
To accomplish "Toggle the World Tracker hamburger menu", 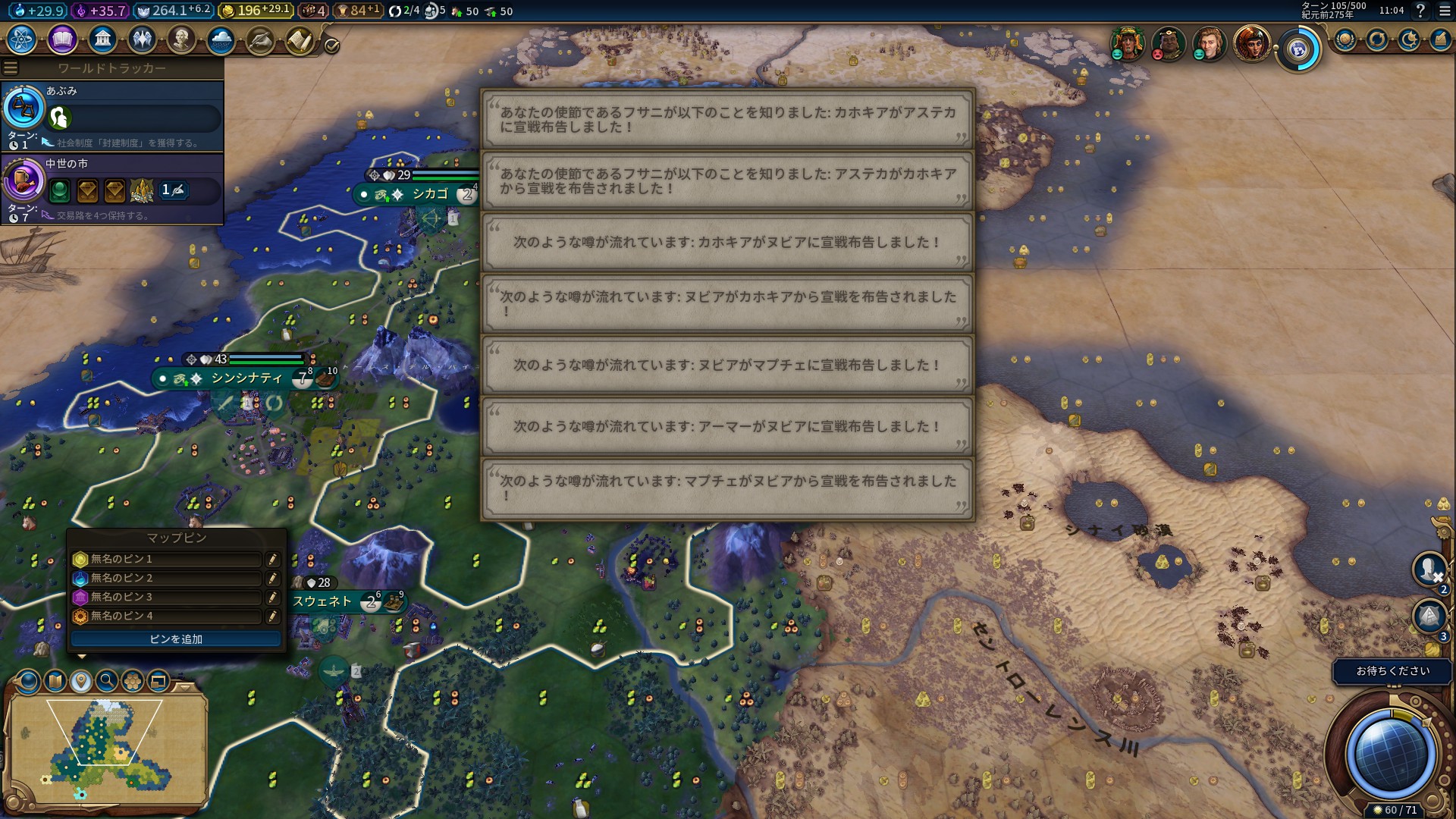I will (x=11, y=68).
